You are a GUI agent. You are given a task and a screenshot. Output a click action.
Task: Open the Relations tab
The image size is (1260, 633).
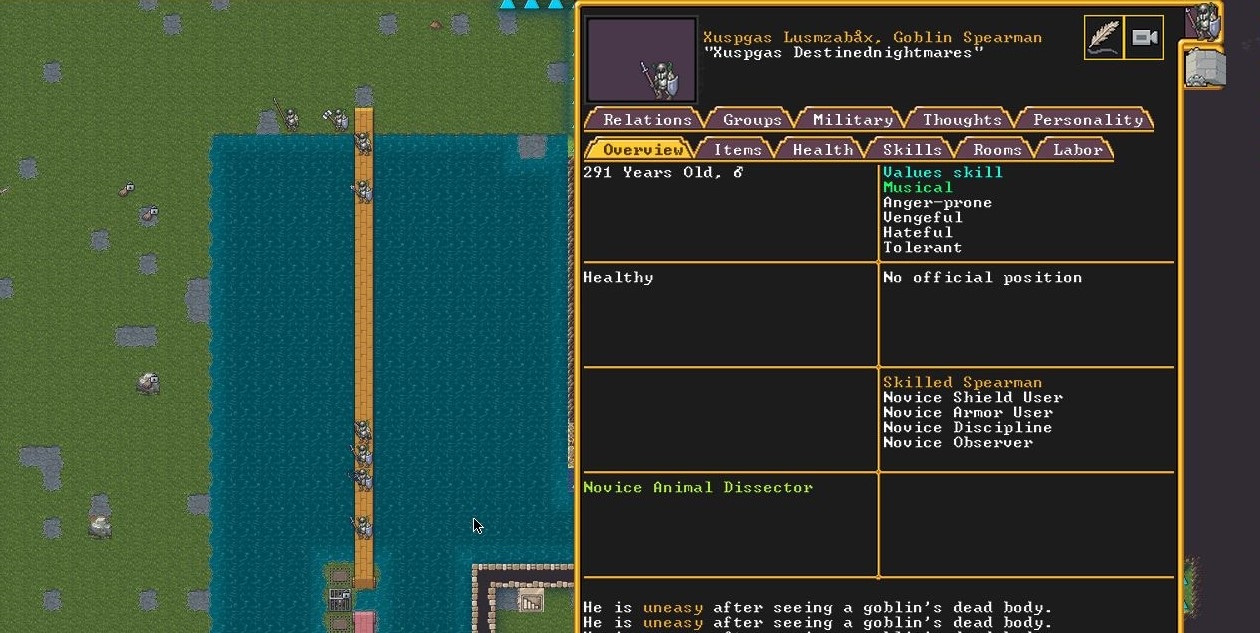point(647,119)
